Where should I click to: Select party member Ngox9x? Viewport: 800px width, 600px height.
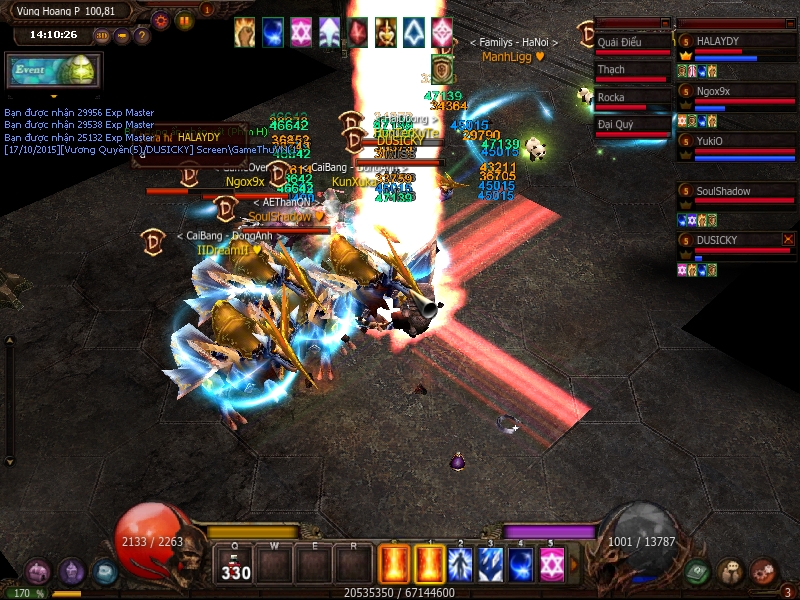736,92
